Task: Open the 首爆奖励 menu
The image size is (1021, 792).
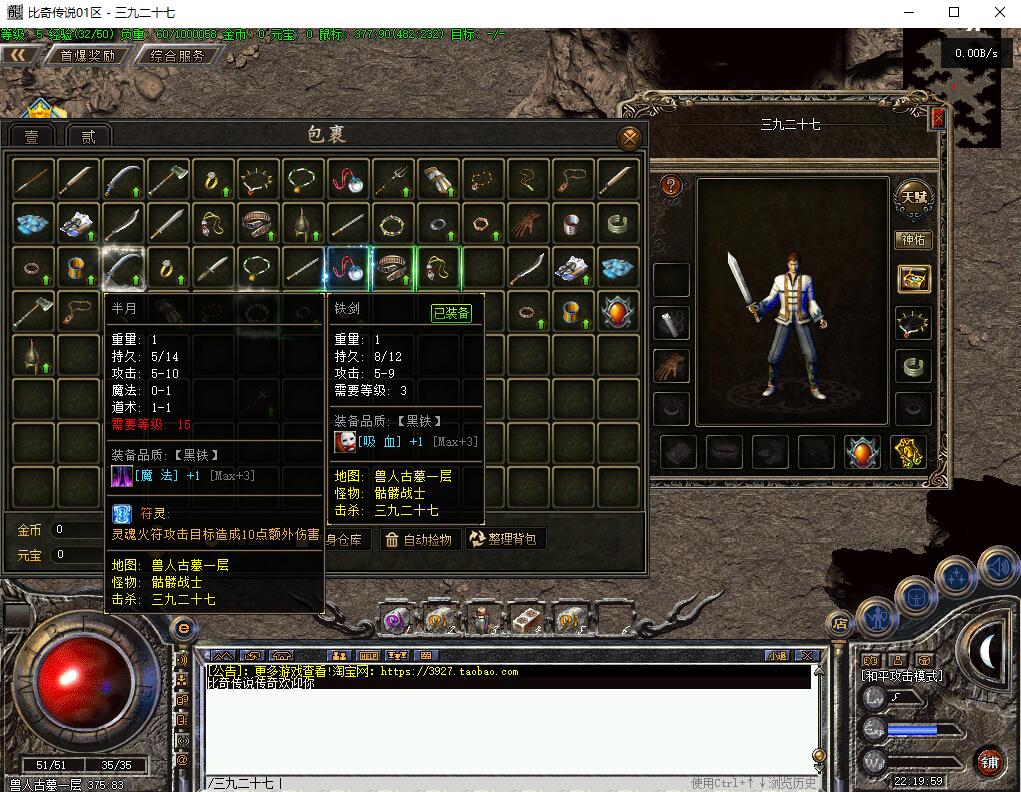Action: [x=87, y=56]
